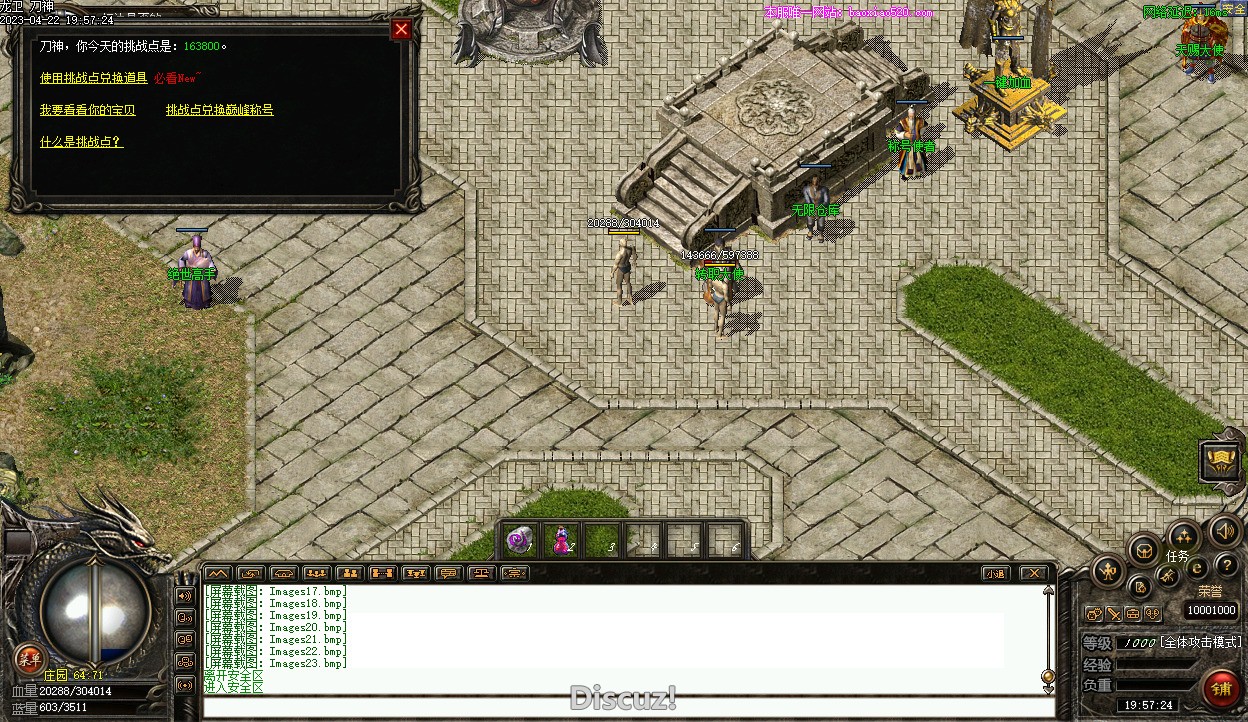Close the chat window with X button
The height and width of the screenshot is (722, 1248).
[x=1034, y=573]
